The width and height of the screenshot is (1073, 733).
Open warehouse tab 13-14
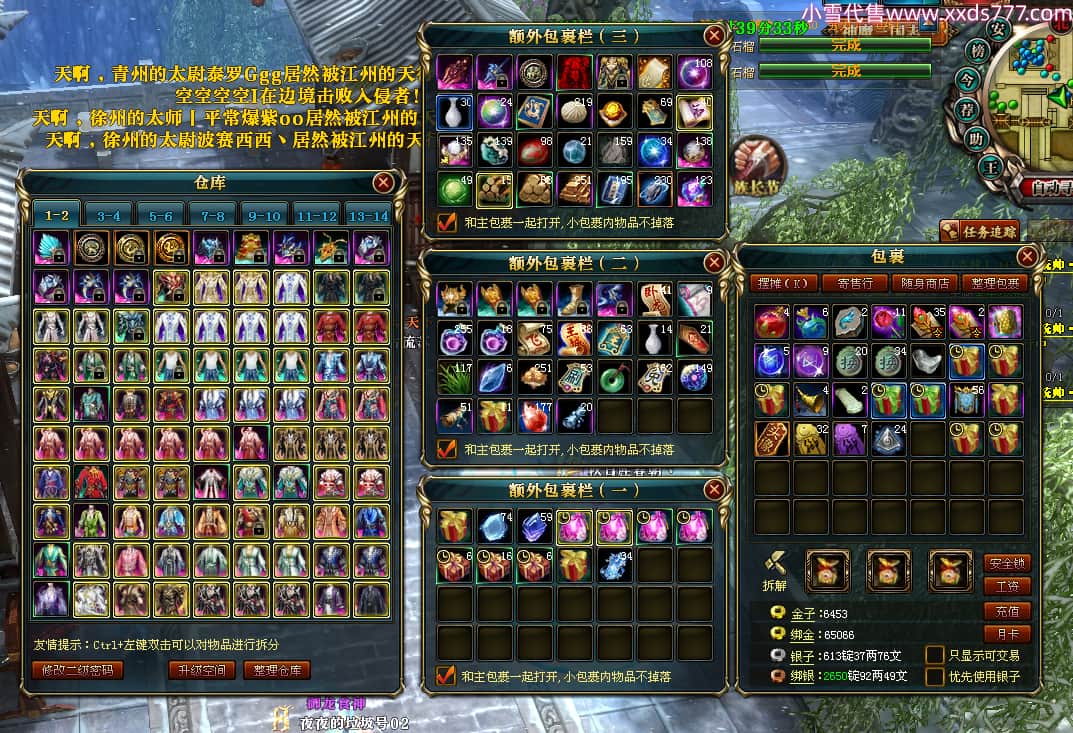click(369, 215)
